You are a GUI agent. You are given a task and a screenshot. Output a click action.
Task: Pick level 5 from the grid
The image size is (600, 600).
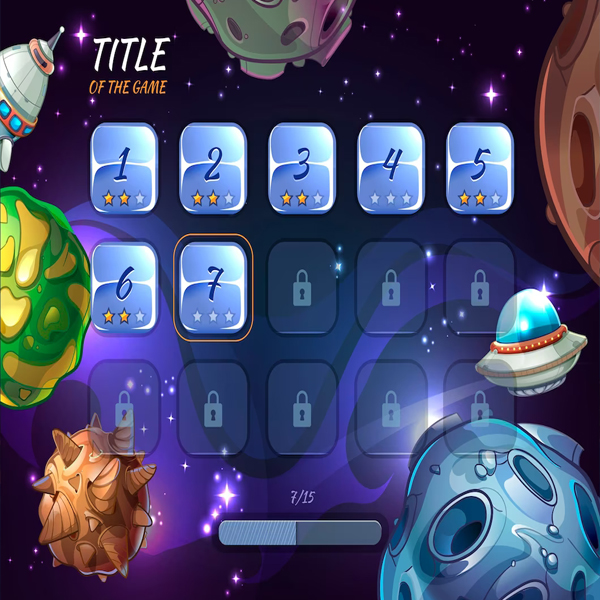480,167
